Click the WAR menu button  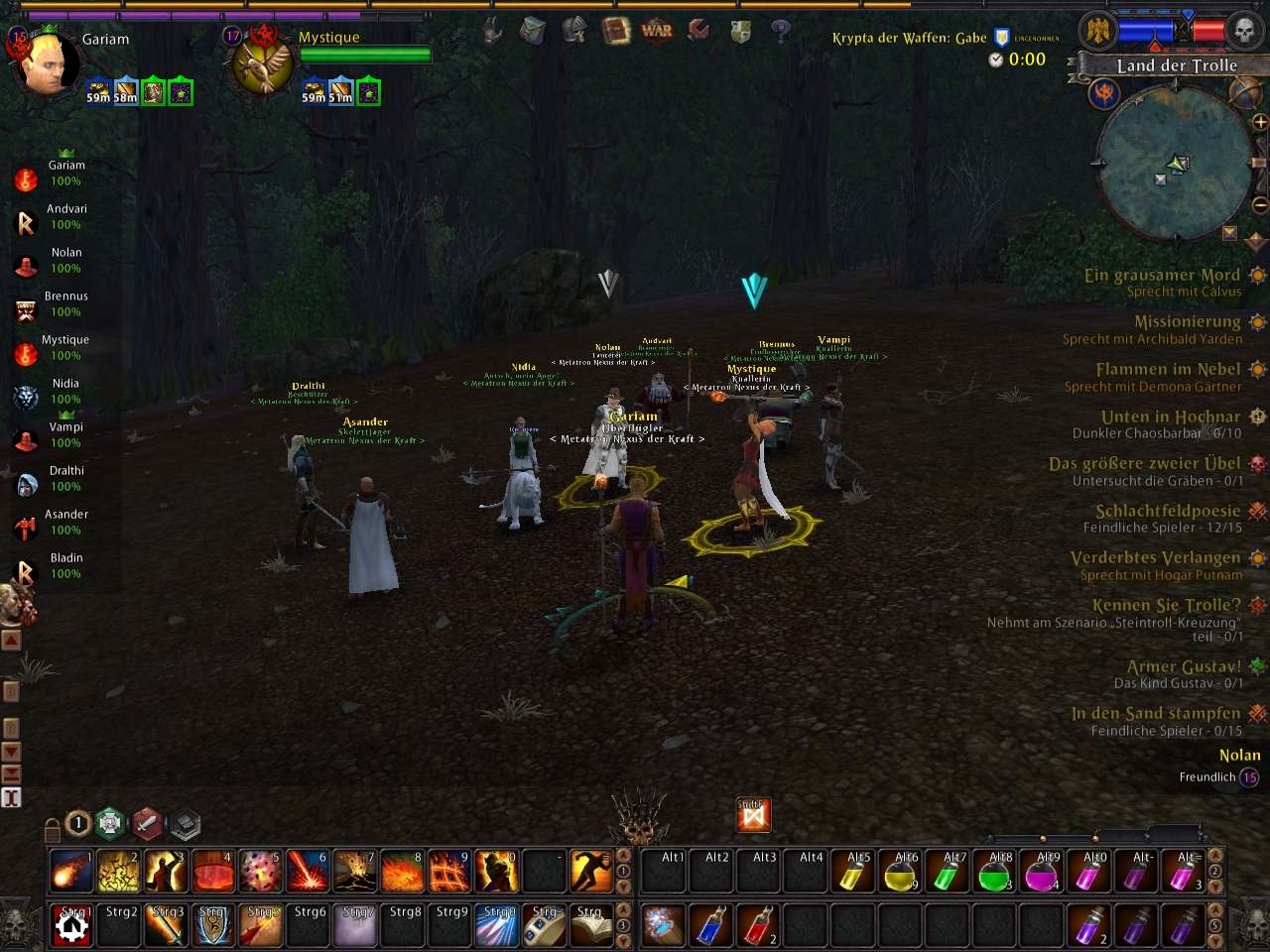click(x=657, y=31)
